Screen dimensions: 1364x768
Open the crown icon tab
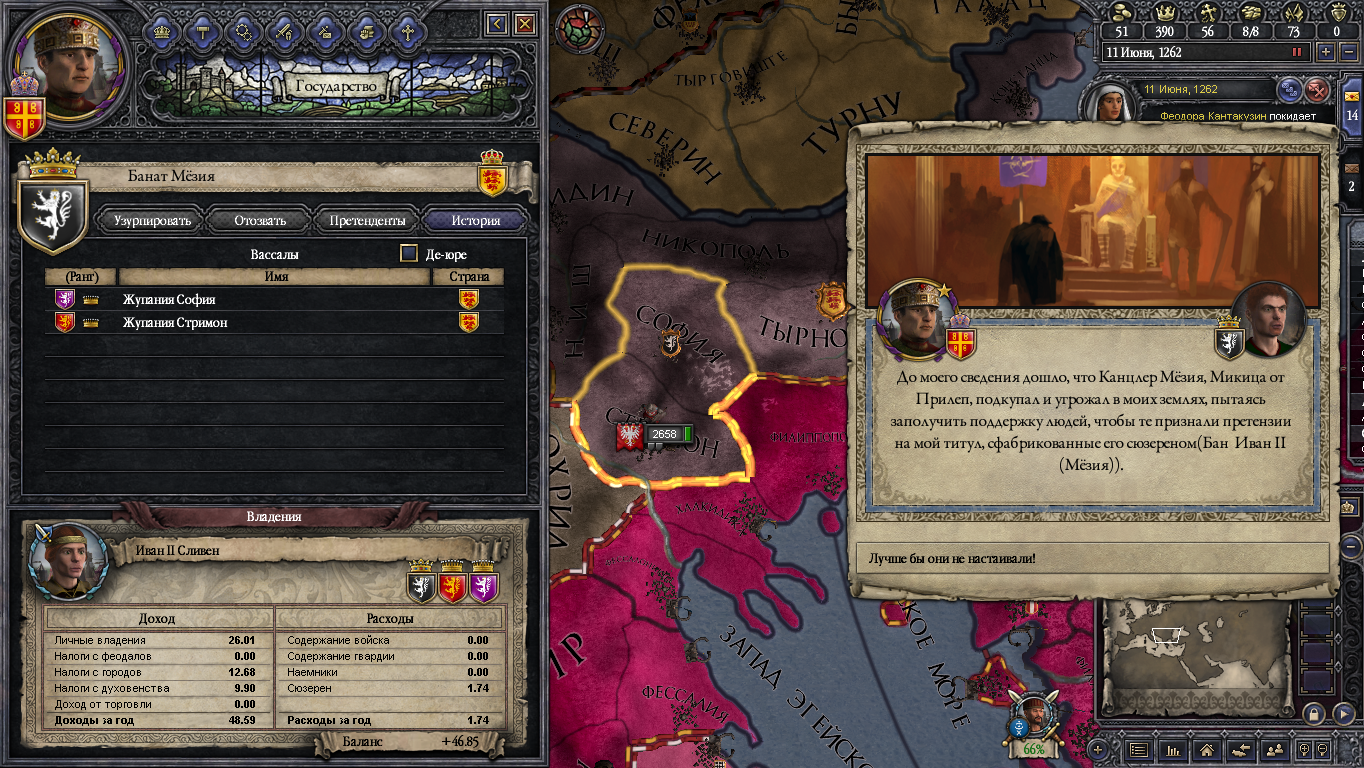[162, 32]
